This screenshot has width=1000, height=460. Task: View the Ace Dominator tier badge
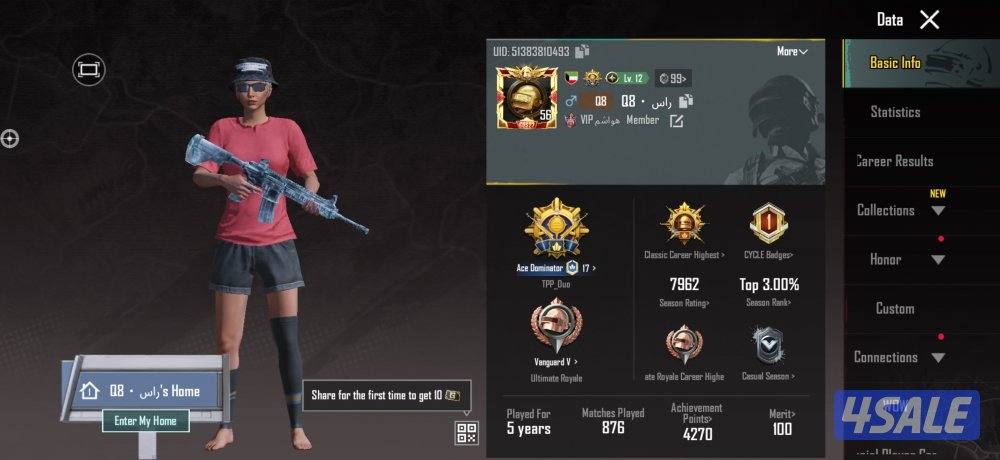click(556, 229)
